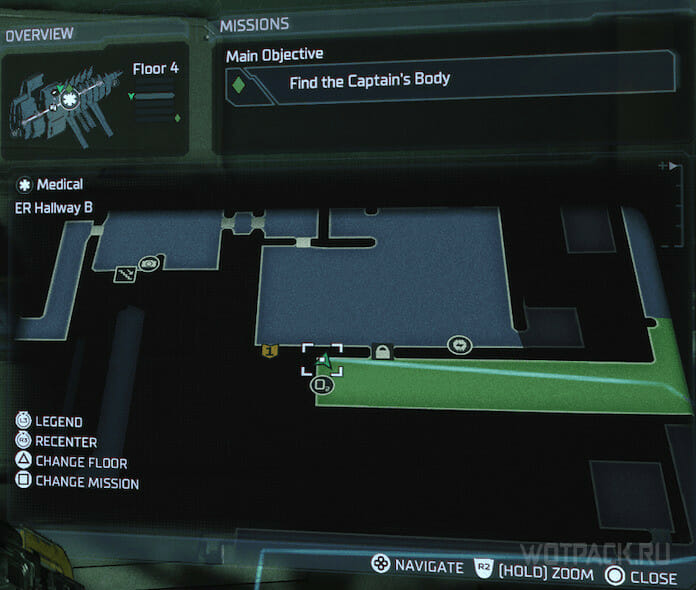Choose the O2 oxygen station marker
The height and width of the screenshot is (590, 696).
click(x=322, y=384)
